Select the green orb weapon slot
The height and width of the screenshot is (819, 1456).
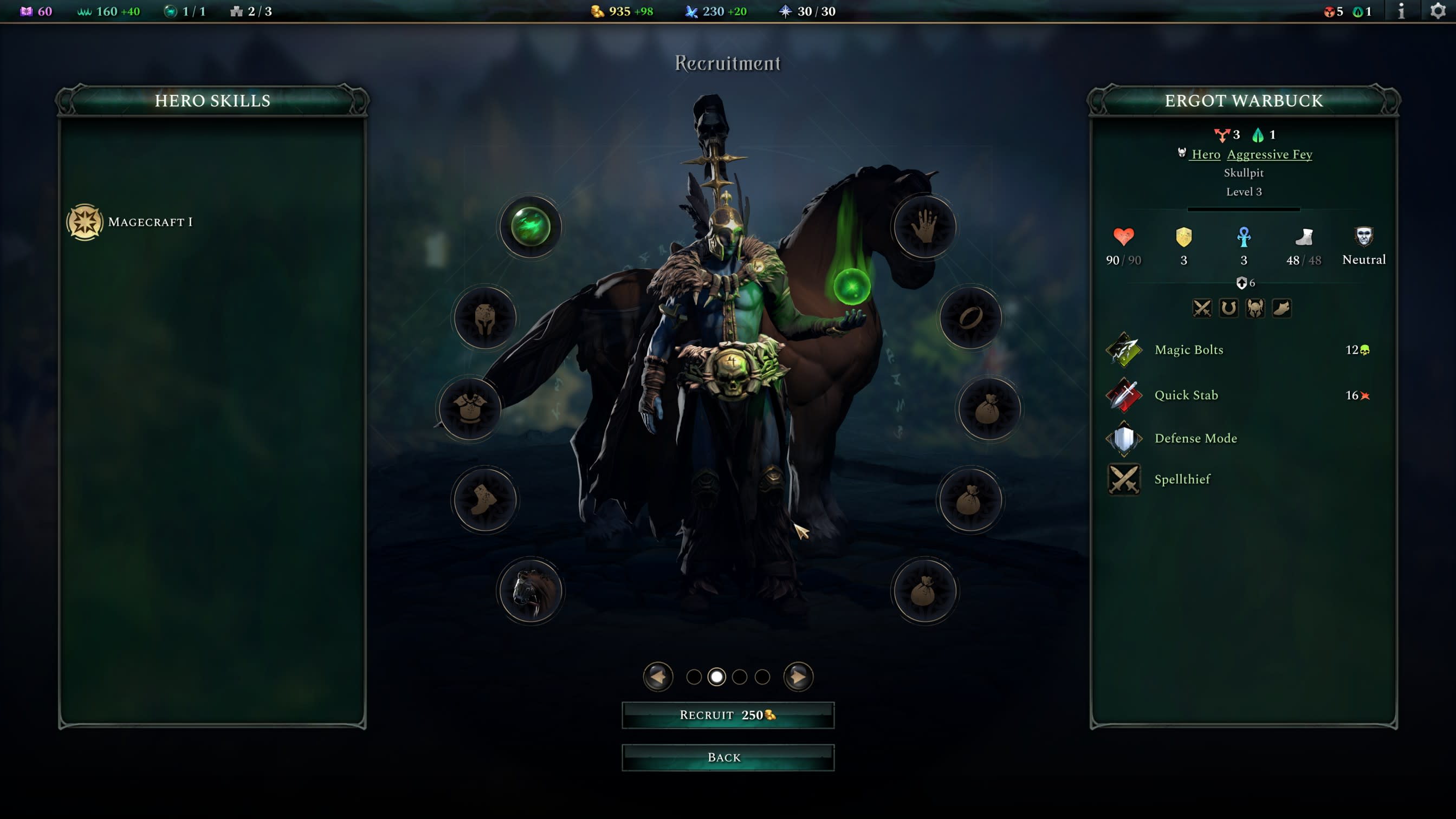(530, 227)
